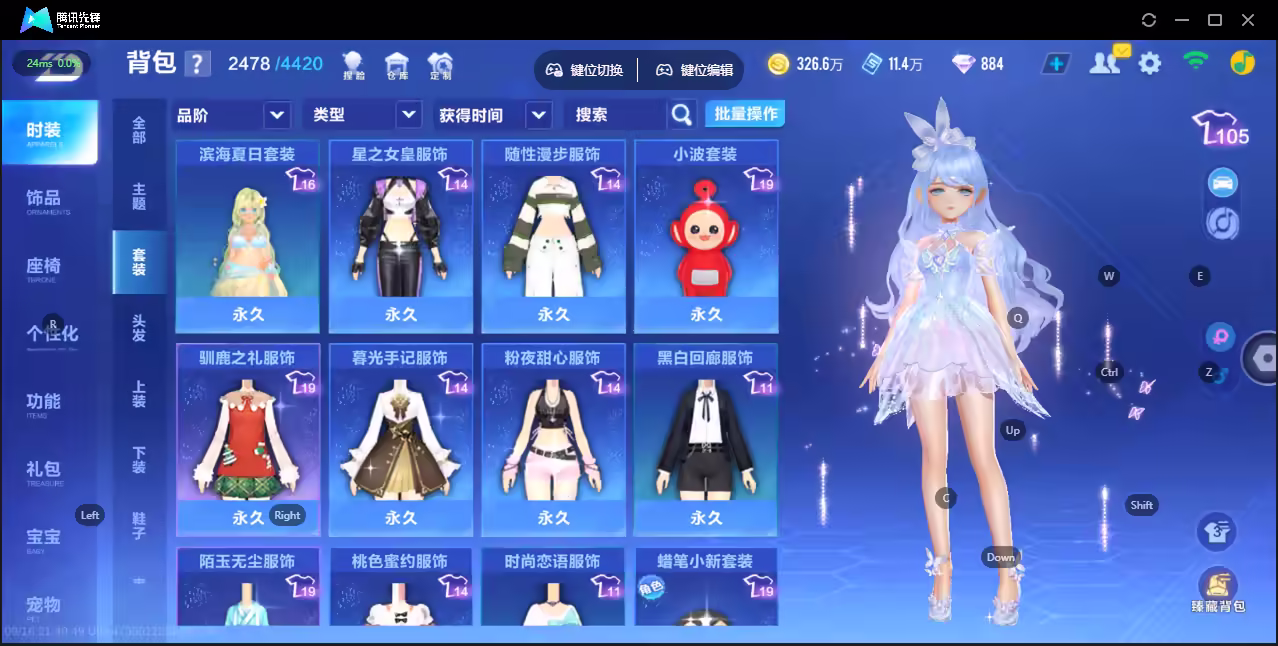1278x646 pixels.
Task: Switch to the 头发 sub-category
Action: tap(139, 327)
